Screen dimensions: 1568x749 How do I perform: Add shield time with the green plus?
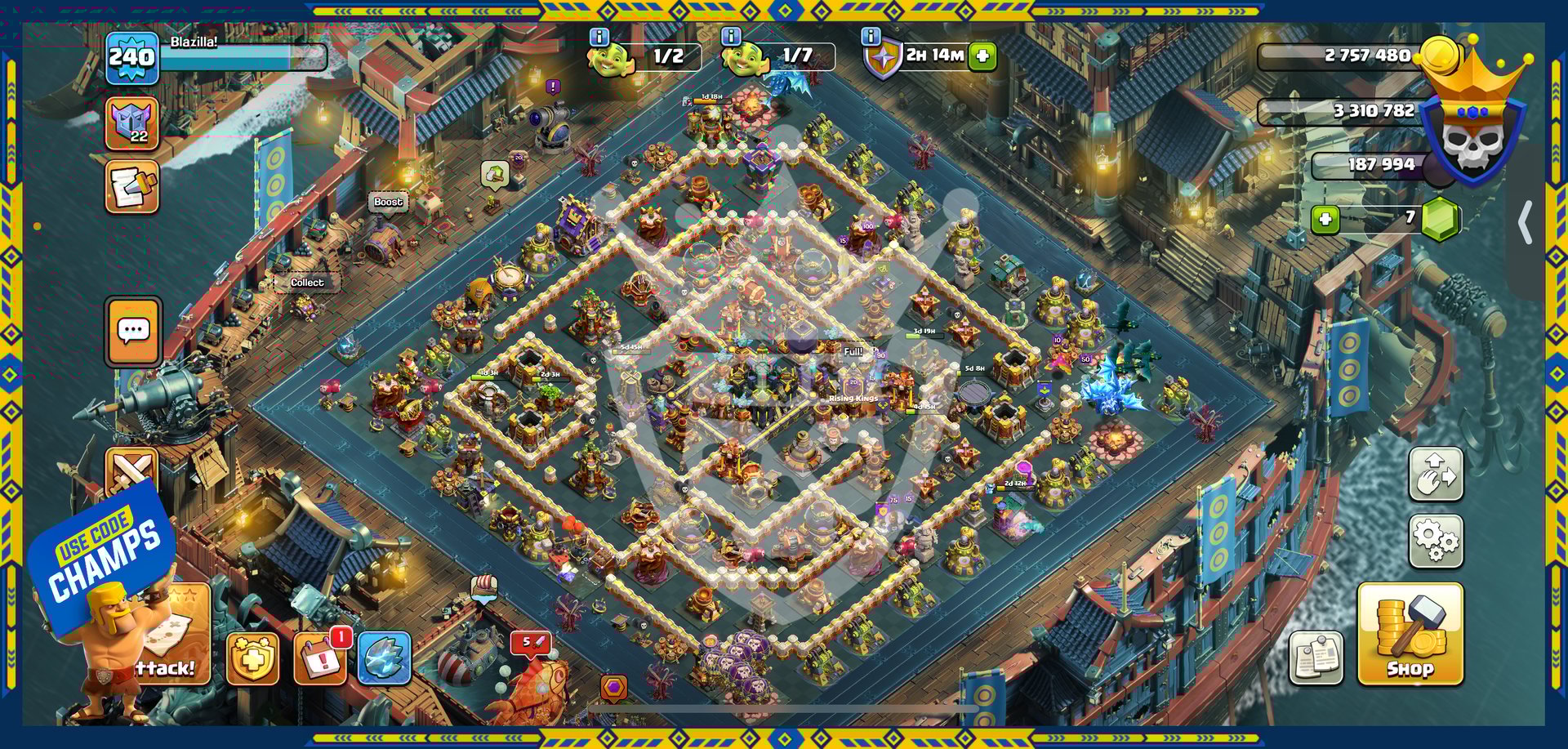click(983, 56)
